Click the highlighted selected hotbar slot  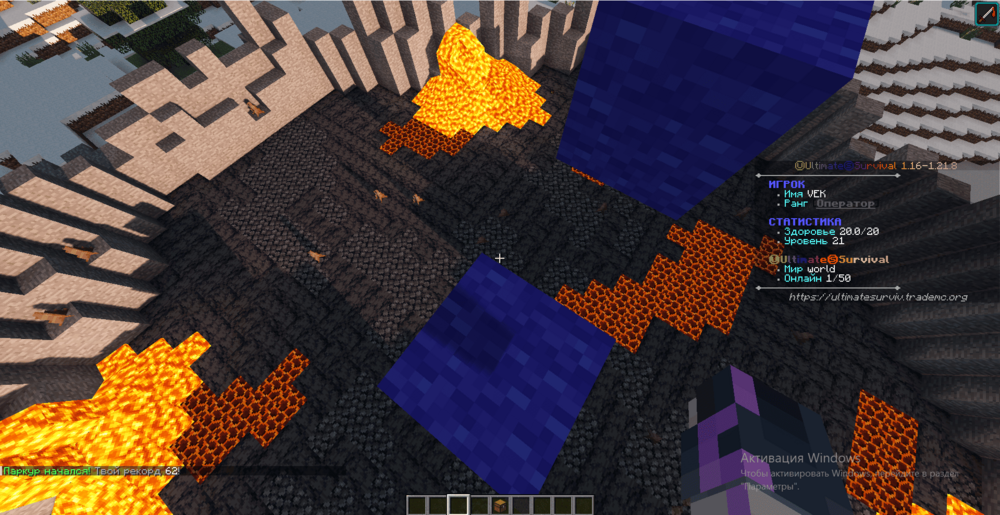458,505
